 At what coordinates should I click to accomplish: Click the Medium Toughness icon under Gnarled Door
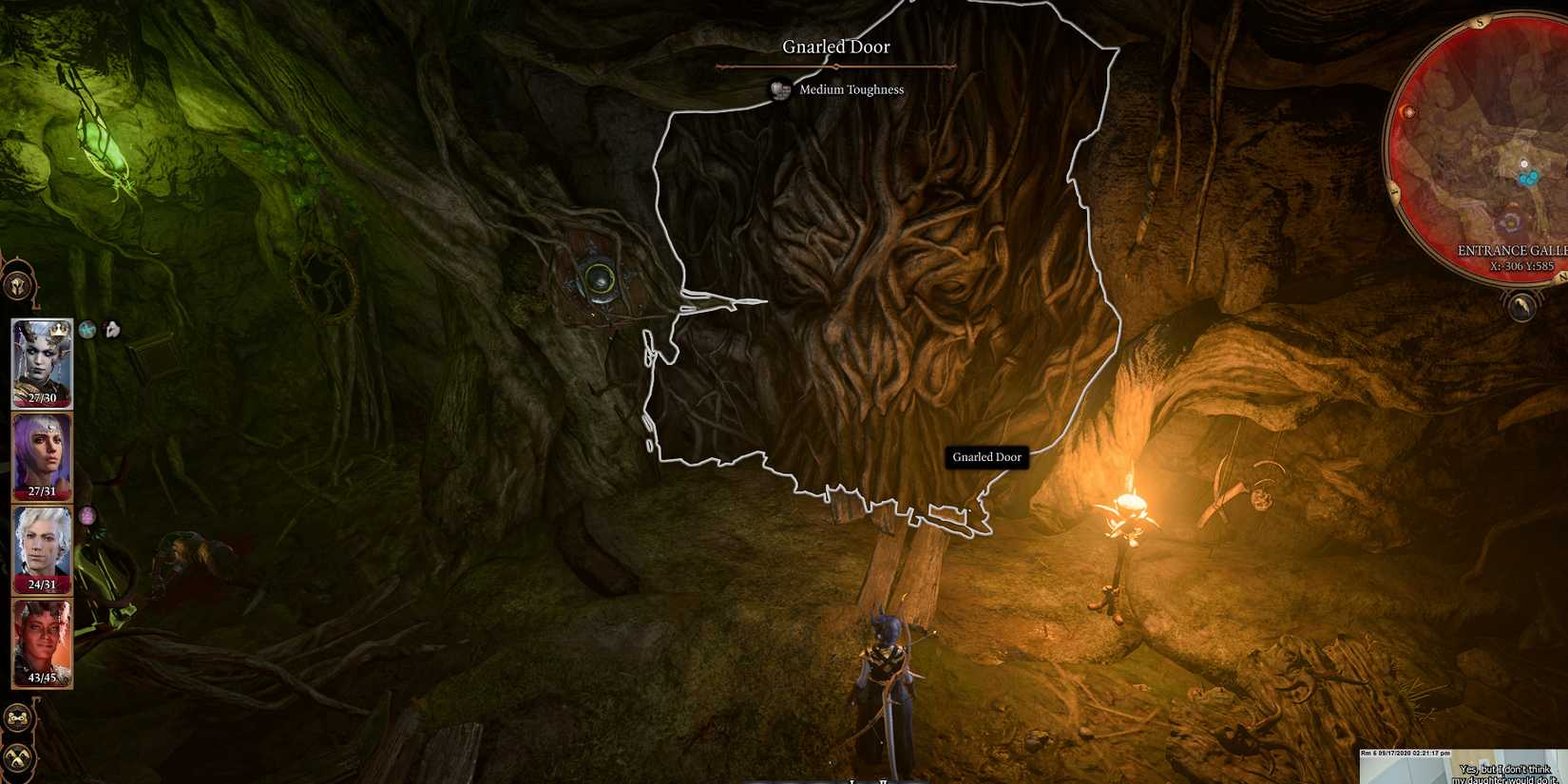pyautogui.click(x=780, y=89)
